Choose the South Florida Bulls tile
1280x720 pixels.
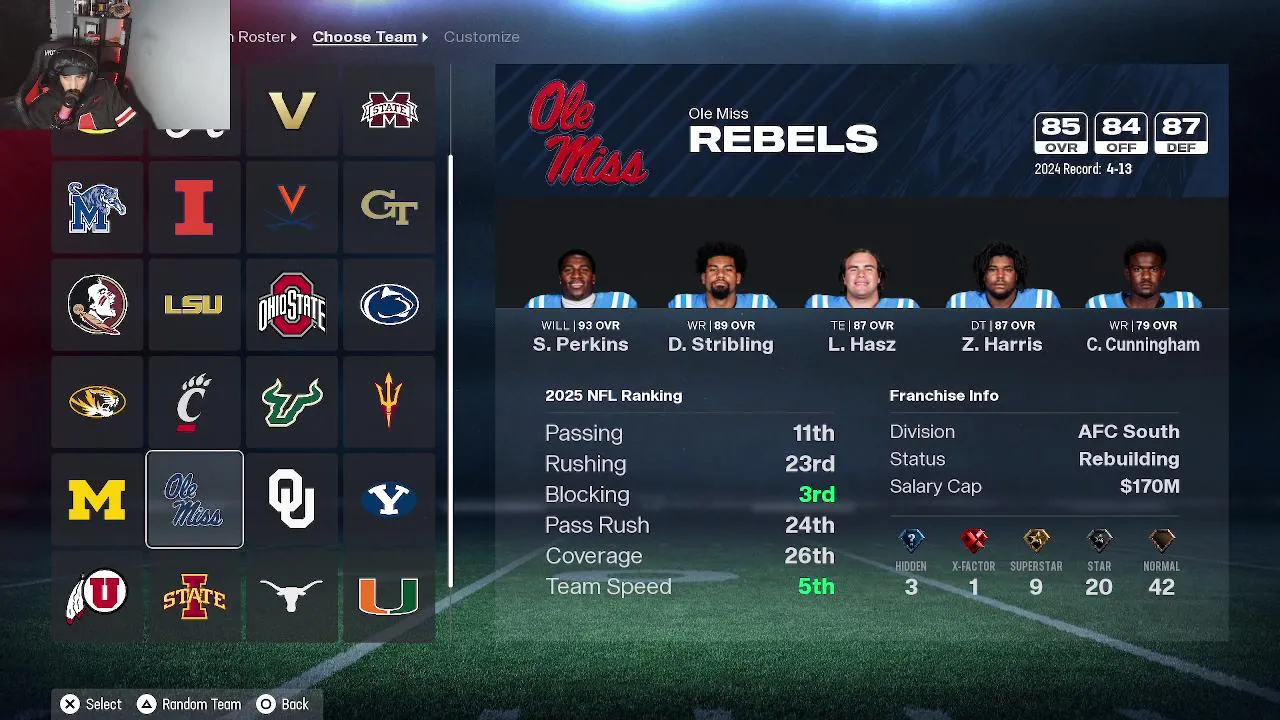291,402
